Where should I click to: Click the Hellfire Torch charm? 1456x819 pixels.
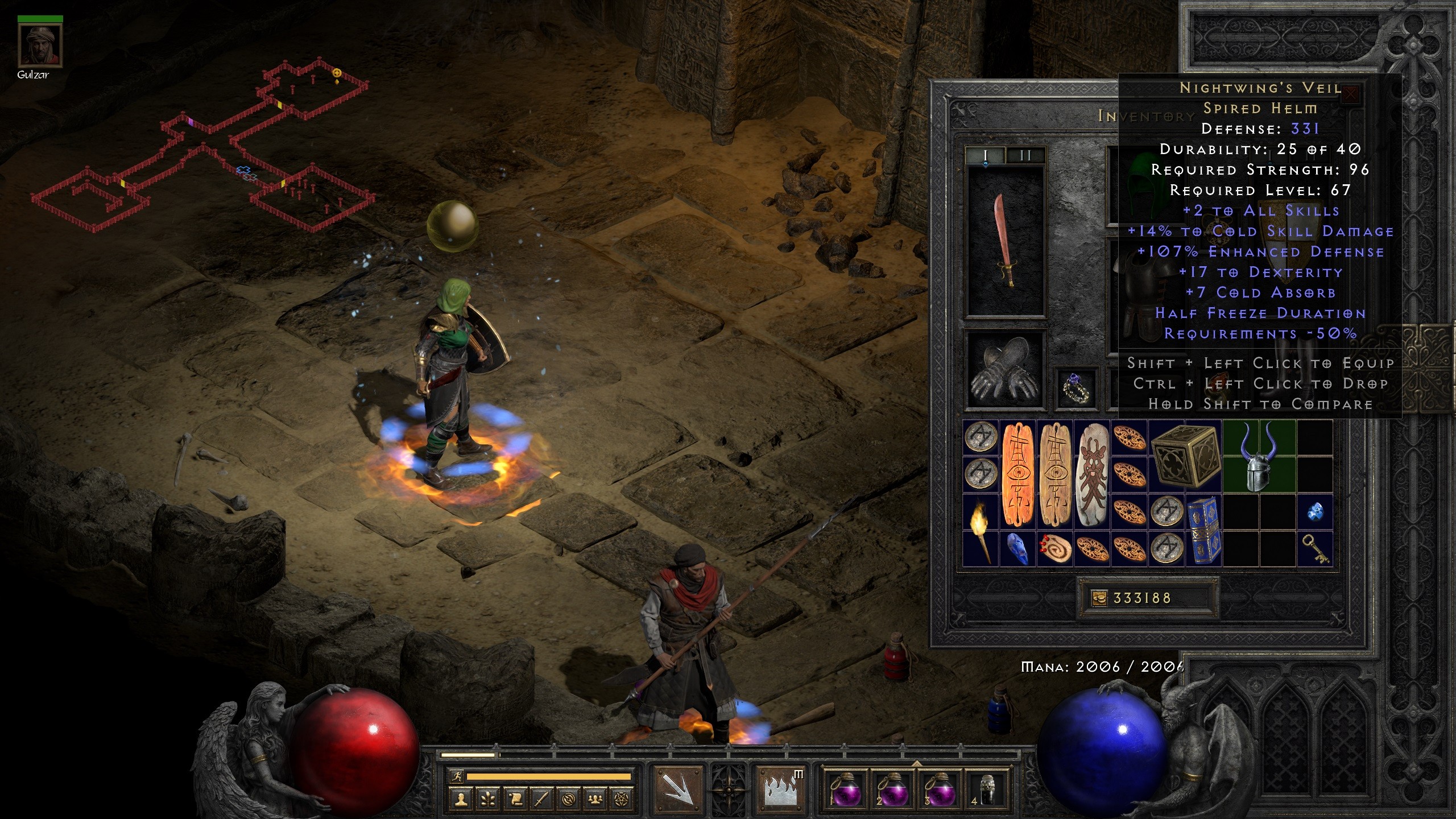pos(981,530)
